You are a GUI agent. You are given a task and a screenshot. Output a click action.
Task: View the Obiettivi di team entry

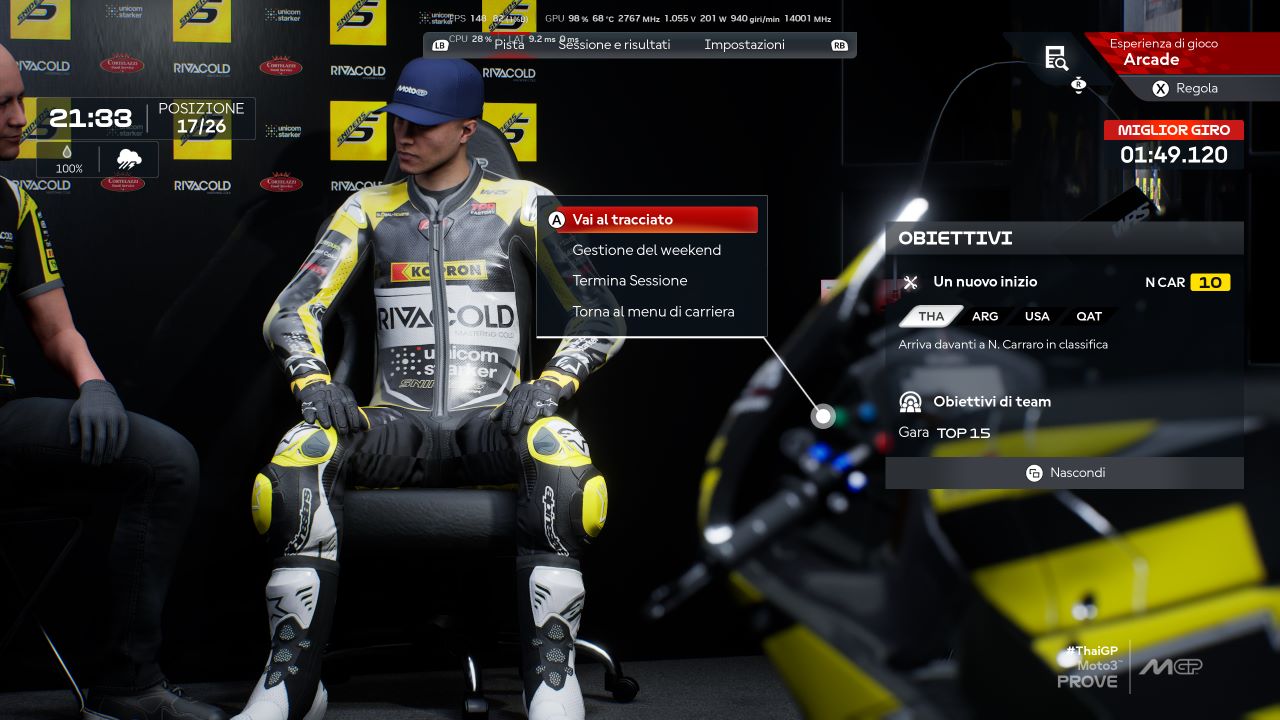(x=991, y=402)
